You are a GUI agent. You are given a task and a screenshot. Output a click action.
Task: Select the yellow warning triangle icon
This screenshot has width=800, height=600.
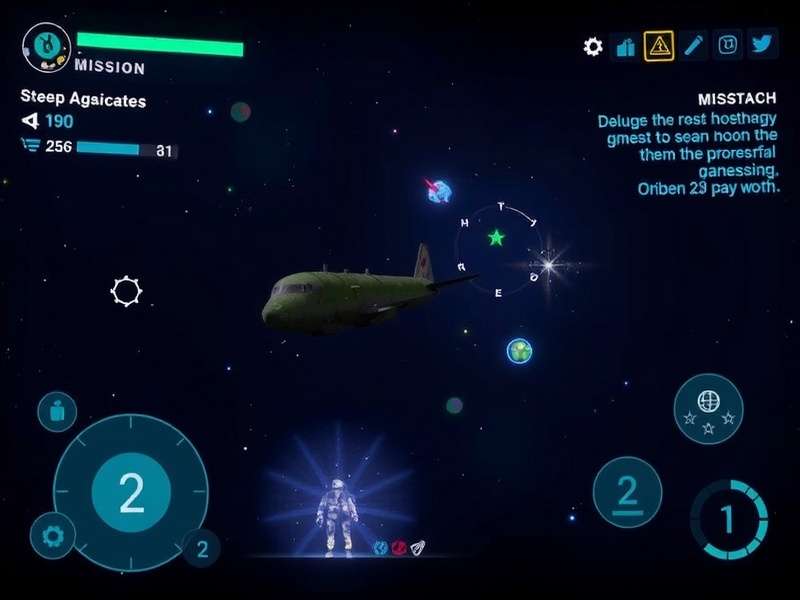pos(658,45)
